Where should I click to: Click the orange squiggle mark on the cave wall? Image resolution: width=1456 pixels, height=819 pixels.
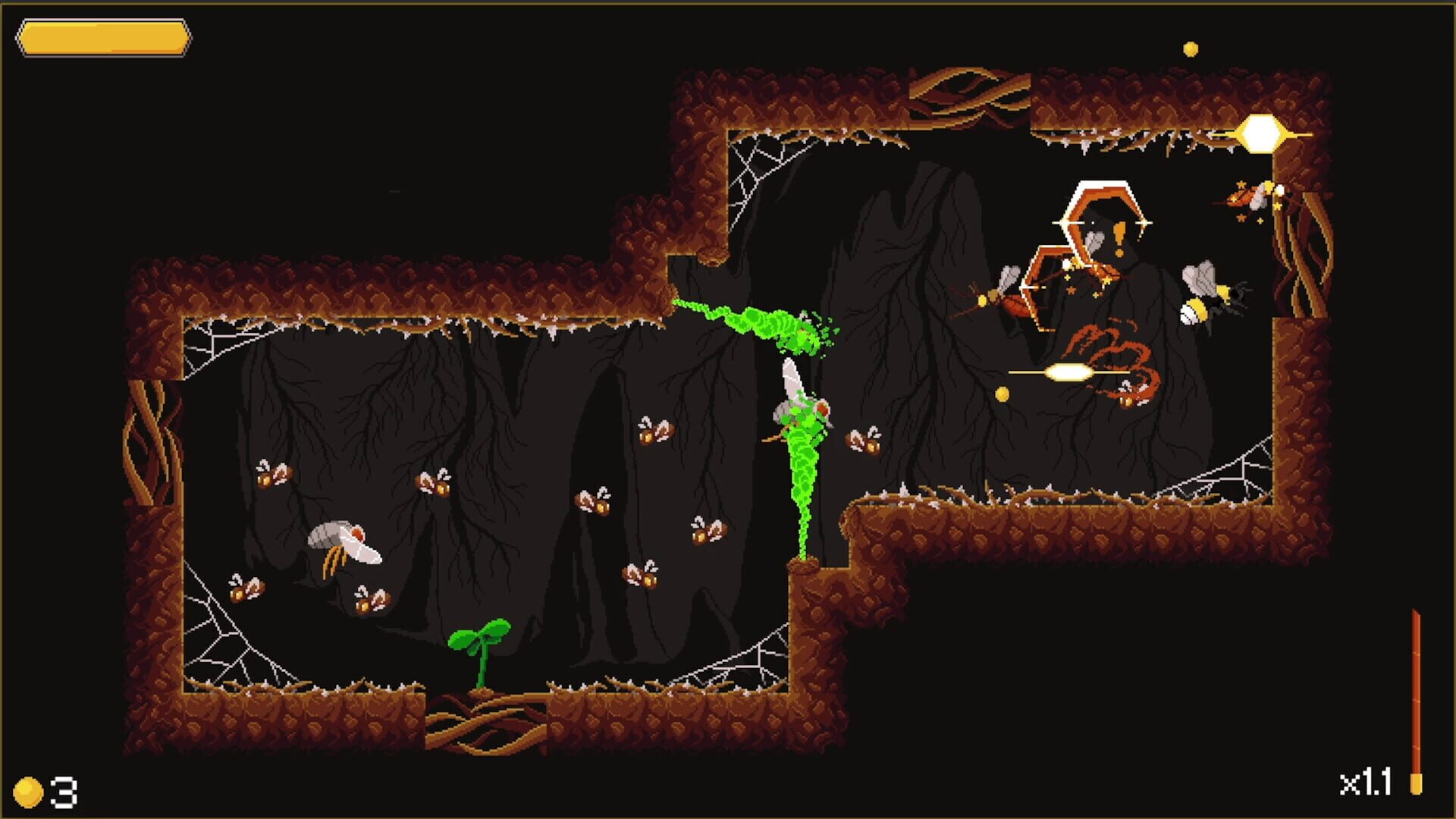pyautogui.click(x=1106, y=343)
